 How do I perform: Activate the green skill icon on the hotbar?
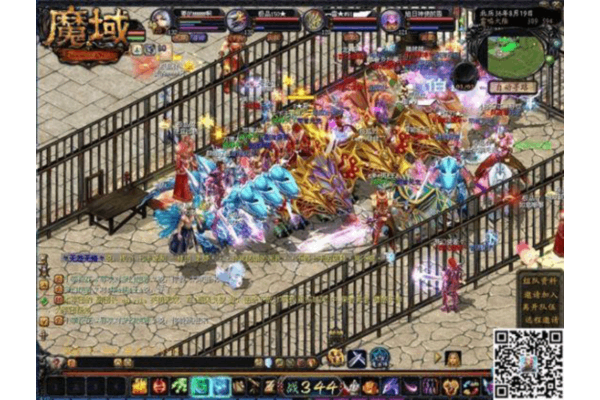coord(180,386)
